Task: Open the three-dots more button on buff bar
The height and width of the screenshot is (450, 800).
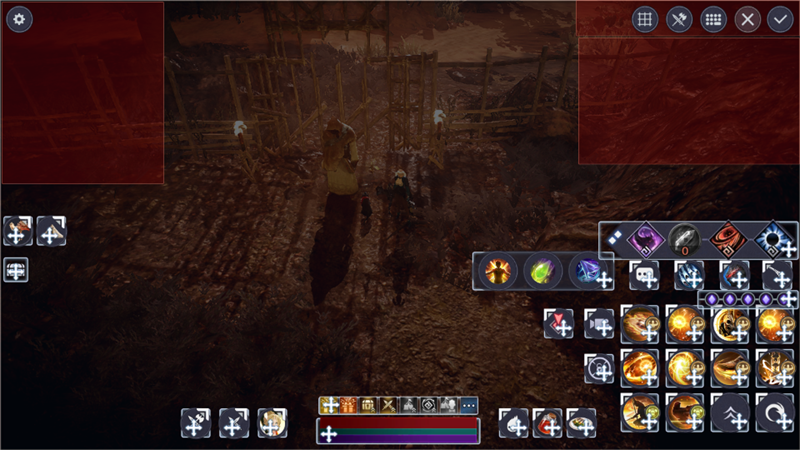Action: pos(469,405)
